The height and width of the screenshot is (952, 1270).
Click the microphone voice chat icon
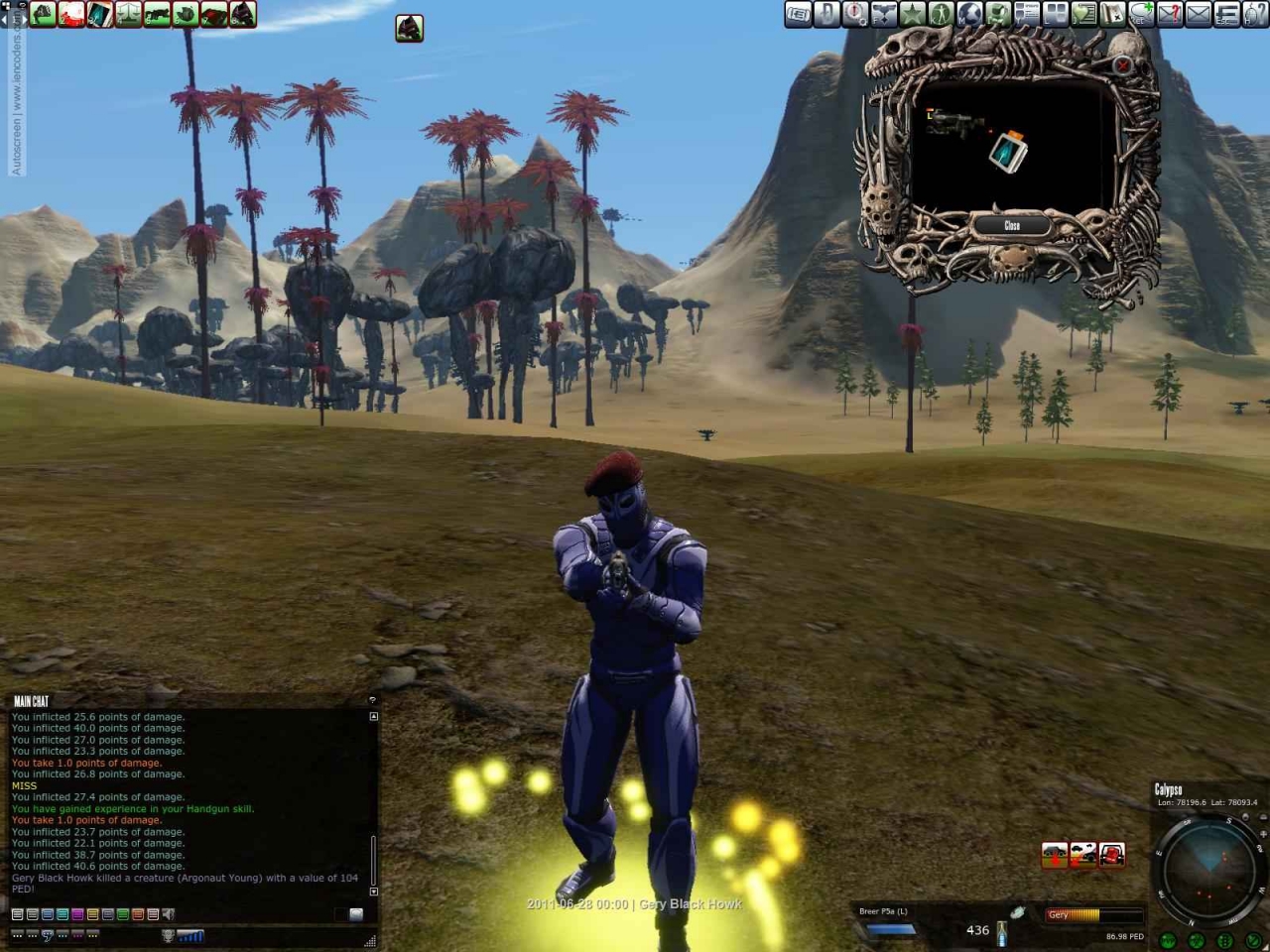(168, 935)
